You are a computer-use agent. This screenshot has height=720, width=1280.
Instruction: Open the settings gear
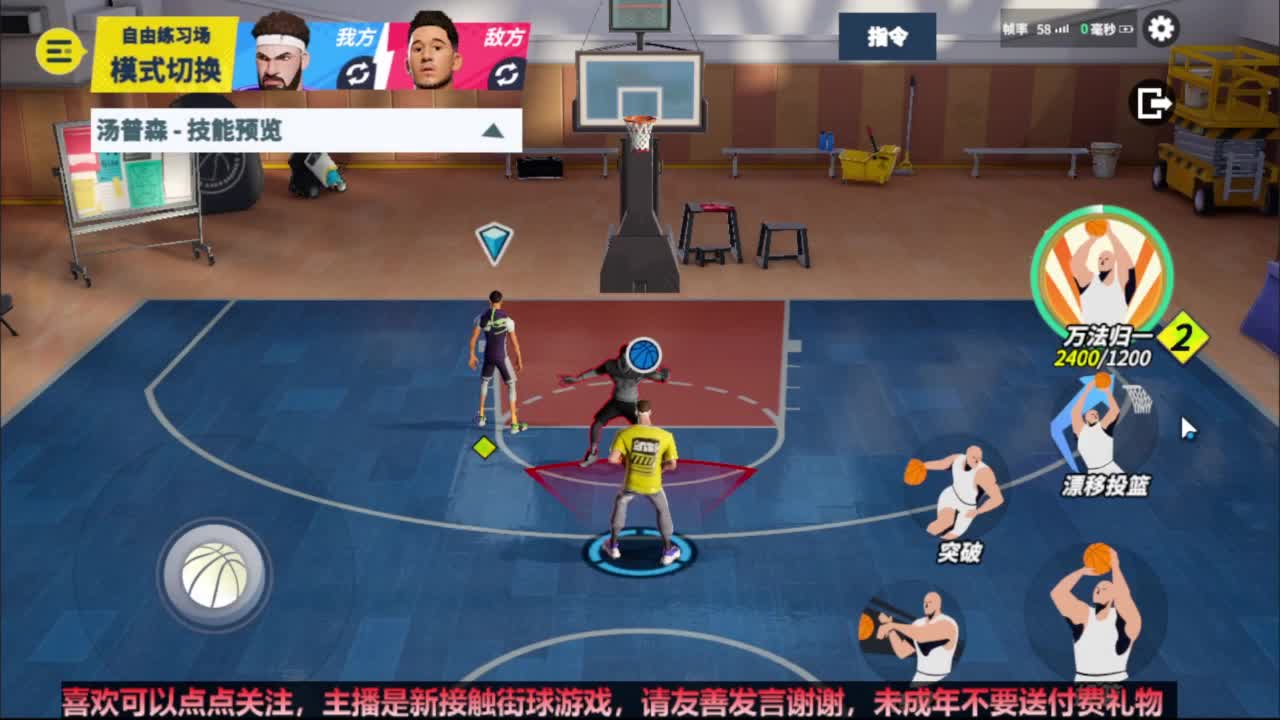point(1160,30)
